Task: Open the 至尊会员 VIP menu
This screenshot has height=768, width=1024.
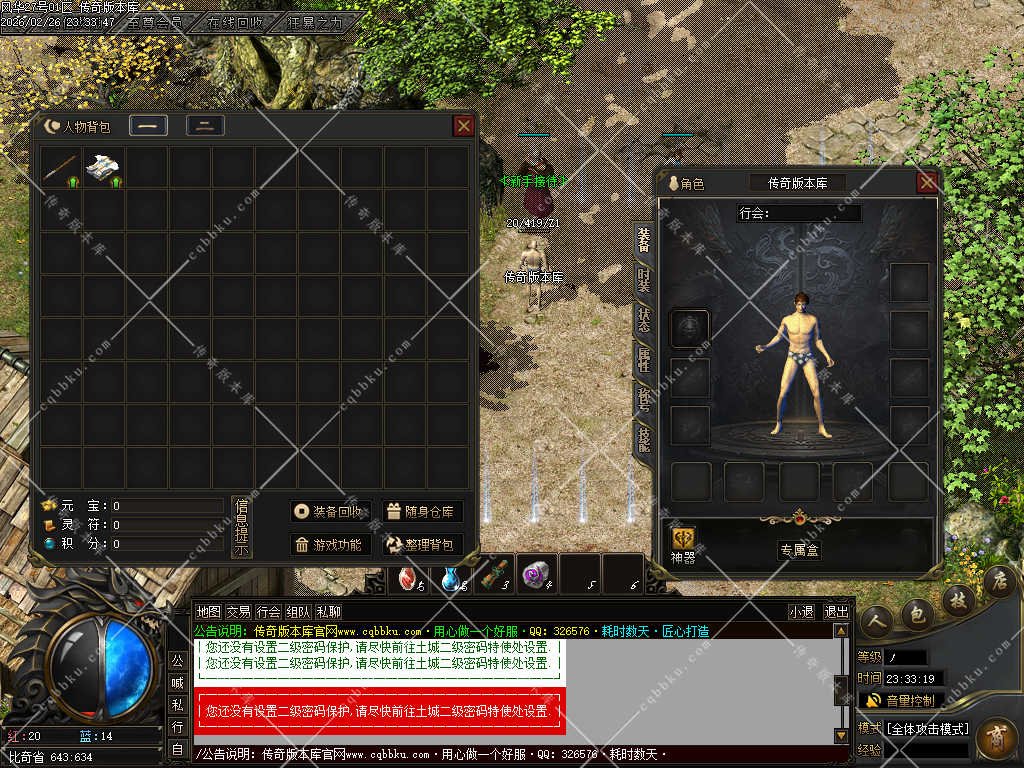Action: tap(155, 21)
